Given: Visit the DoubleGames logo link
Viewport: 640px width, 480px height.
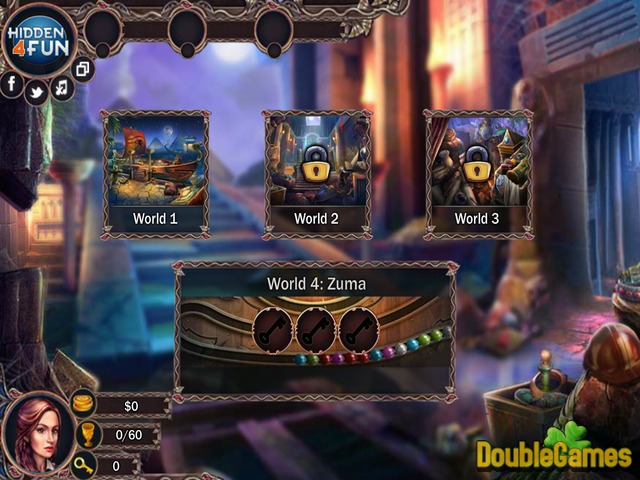Looking at the screenshot, I should (x=553, y=453).
